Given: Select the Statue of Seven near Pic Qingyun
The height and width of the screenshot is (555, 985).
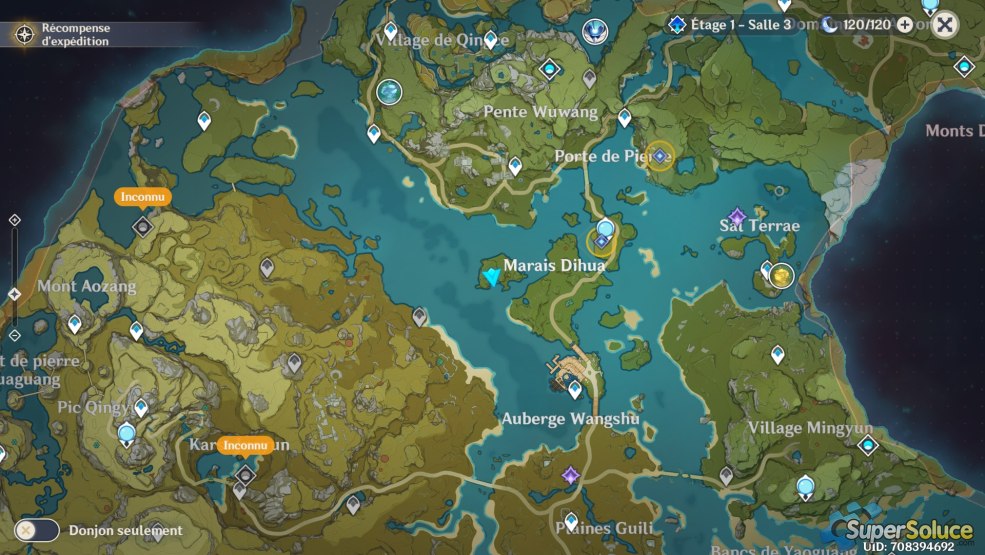Looking at the screenshot, I should [127, 434].
